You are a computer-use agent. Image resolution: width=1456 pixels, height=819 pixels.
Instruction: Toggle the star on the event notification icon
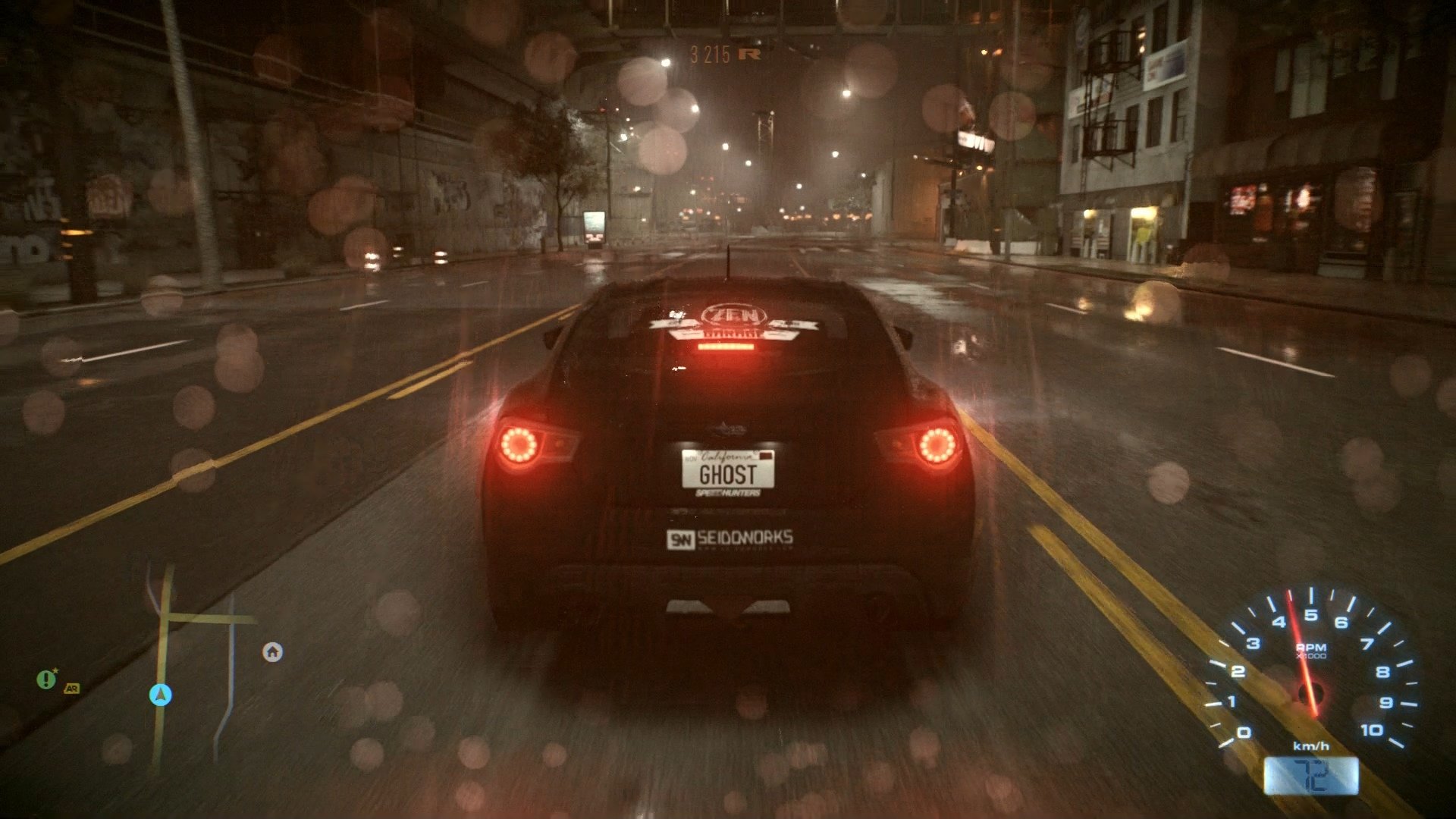click(56, 670)
